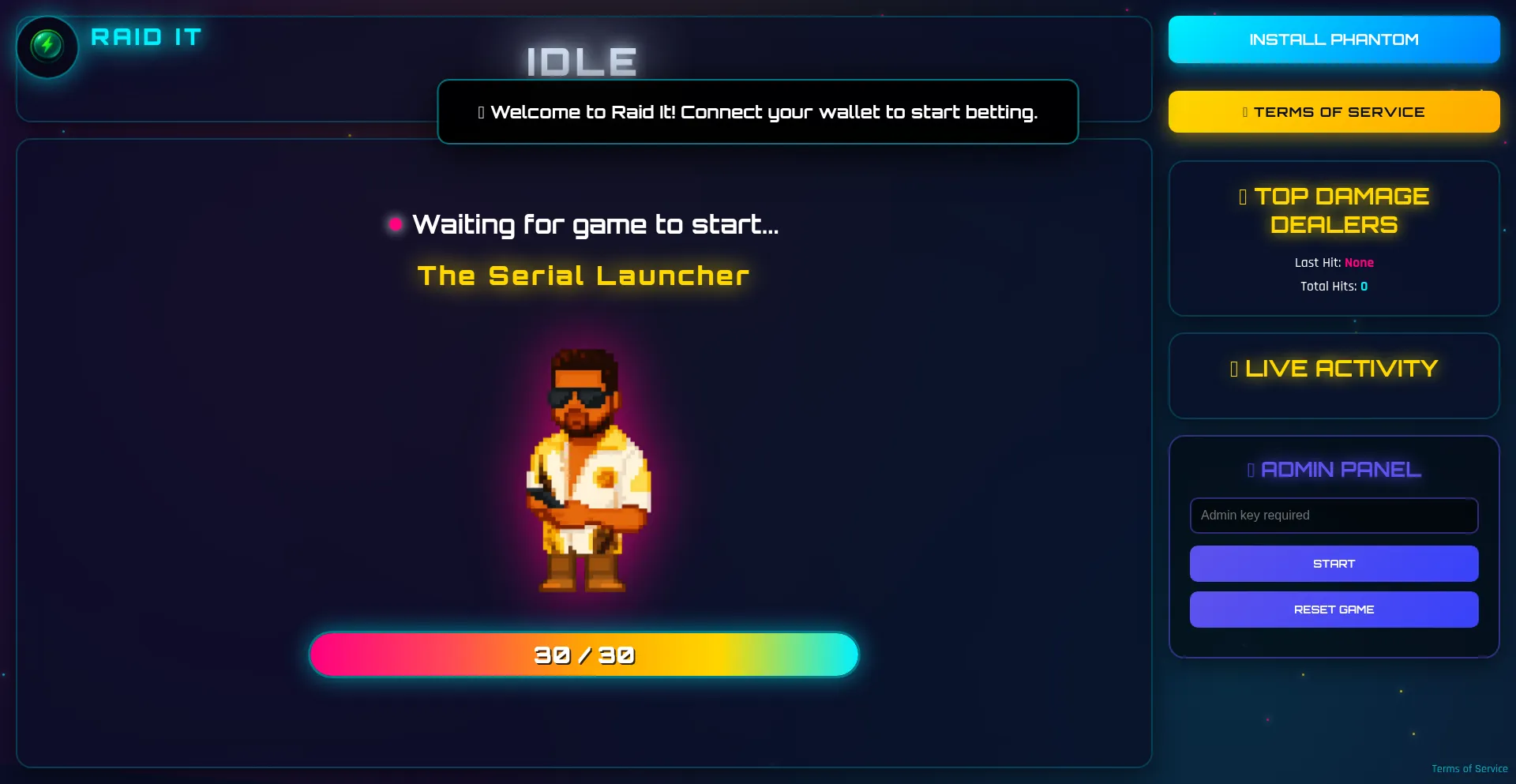Start the game from Admin Panel
Image resolution: width=1516 pixels, height=784 pixels.
pyautogui.click(x=1334, y=564)
